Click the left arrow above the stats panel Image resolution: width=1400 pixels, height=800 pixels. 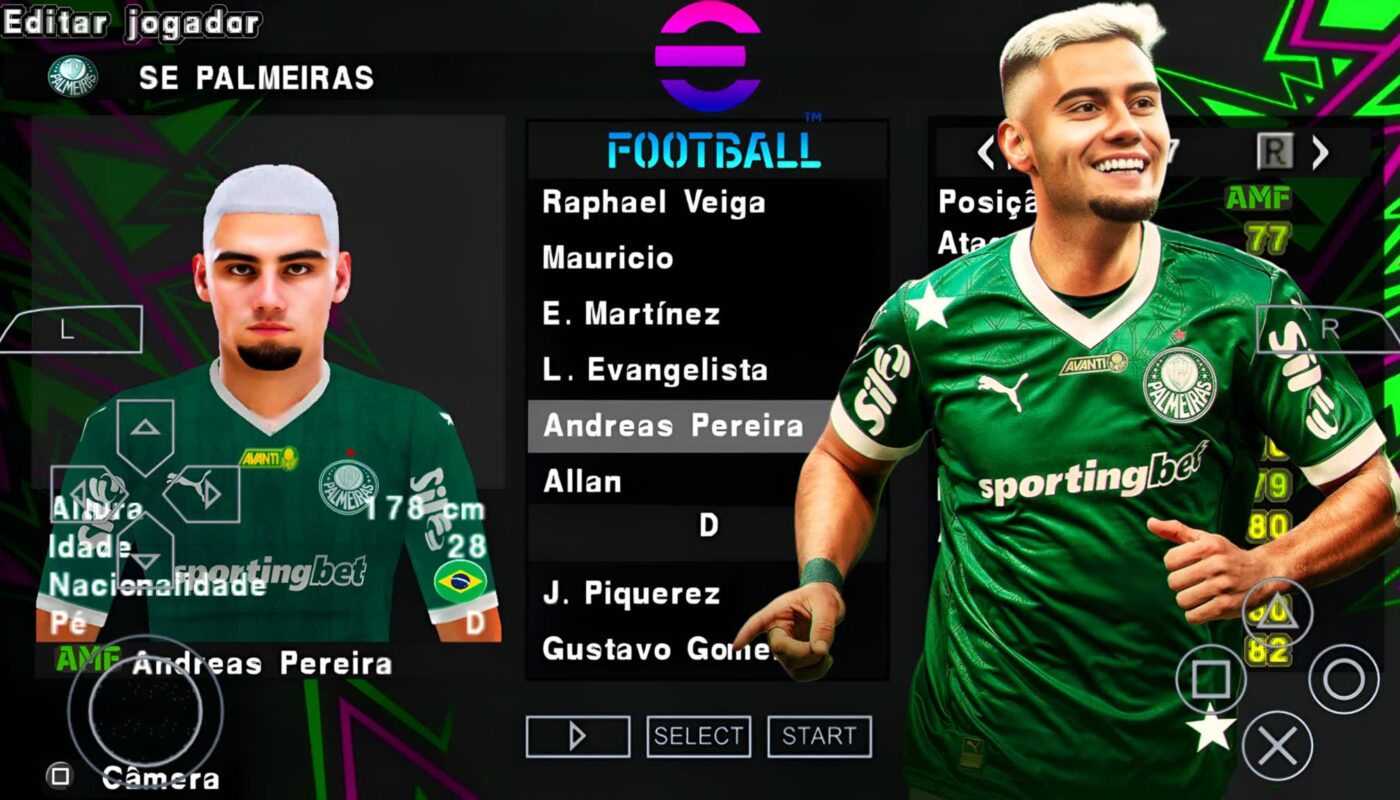(986, 152)
